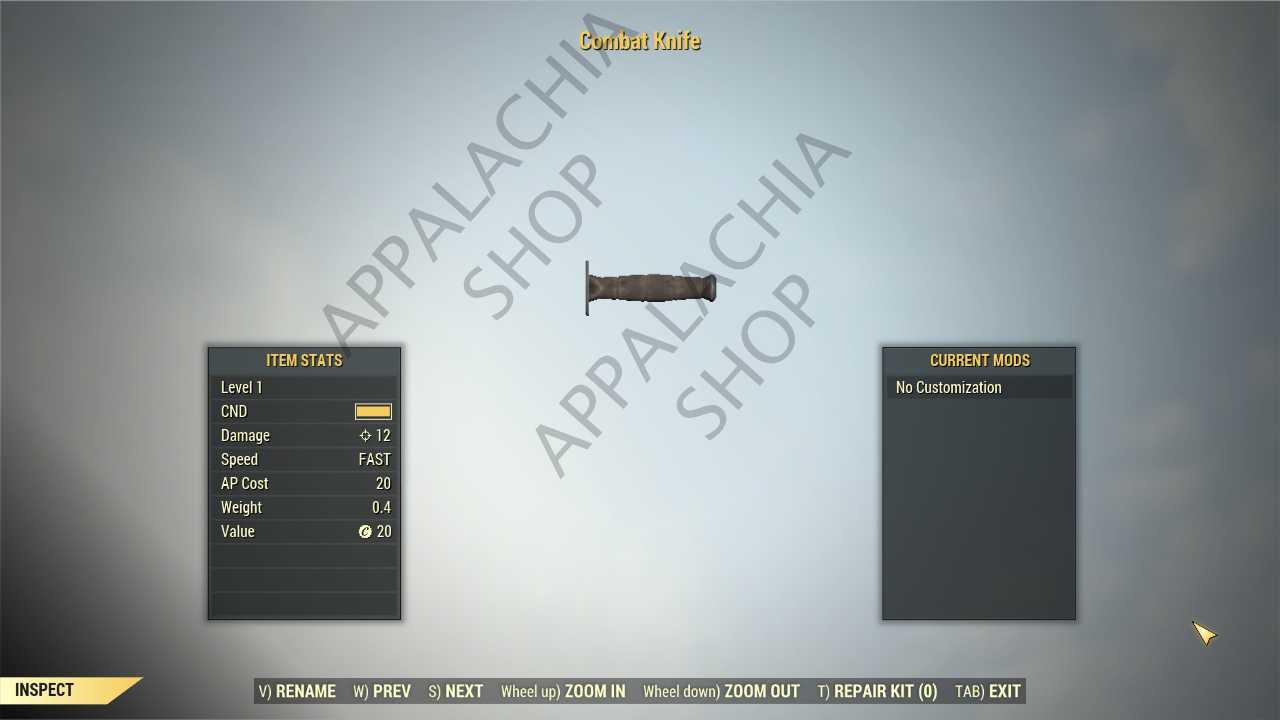Use the REPAIR KIT (0) option
The width and height of the screenshot is (1280, 720).
click(x=877, y=691)
